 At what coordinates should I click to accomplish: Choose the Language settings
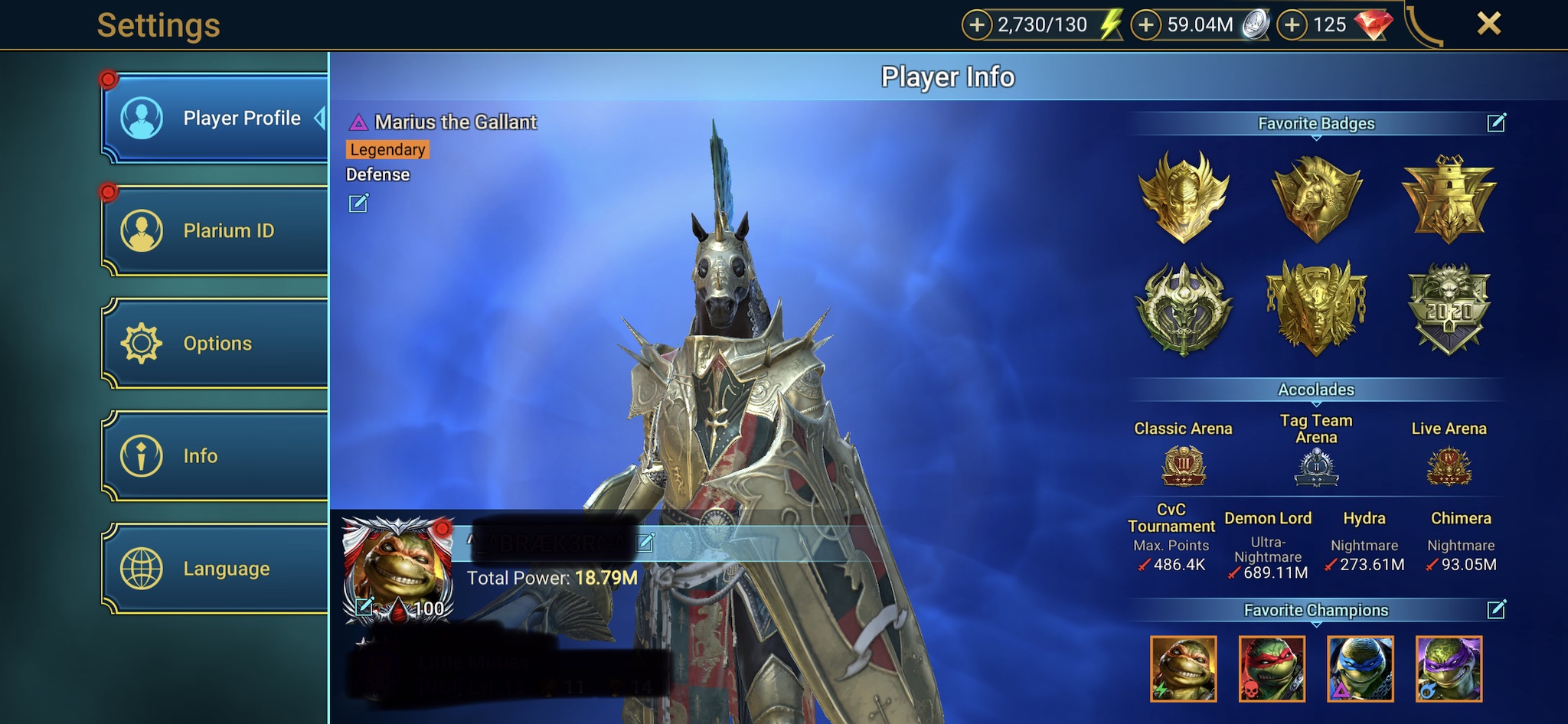(x=215, y=569)
